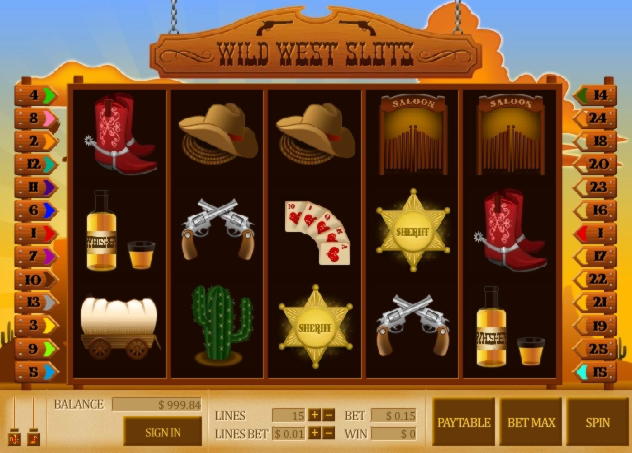Increase the number of lines with plus

314,415
